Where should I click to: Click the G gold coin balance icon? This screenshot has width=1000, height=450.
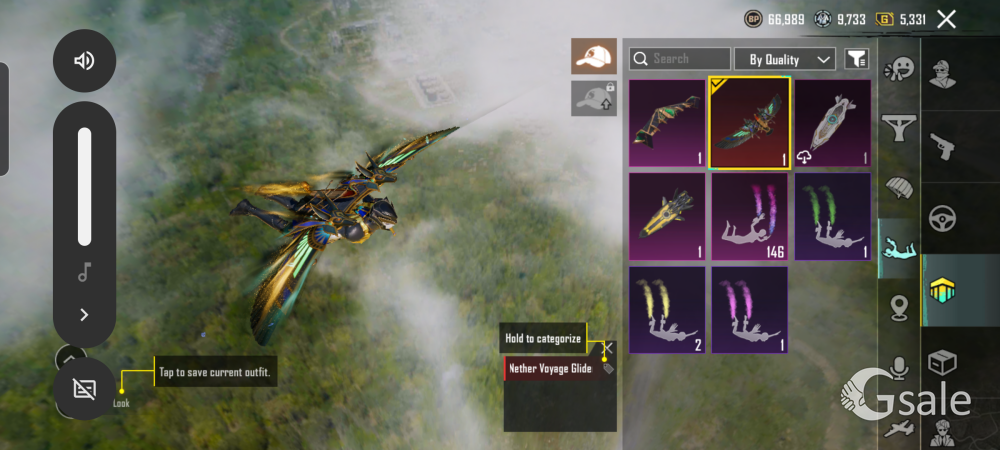pos(884,19)
